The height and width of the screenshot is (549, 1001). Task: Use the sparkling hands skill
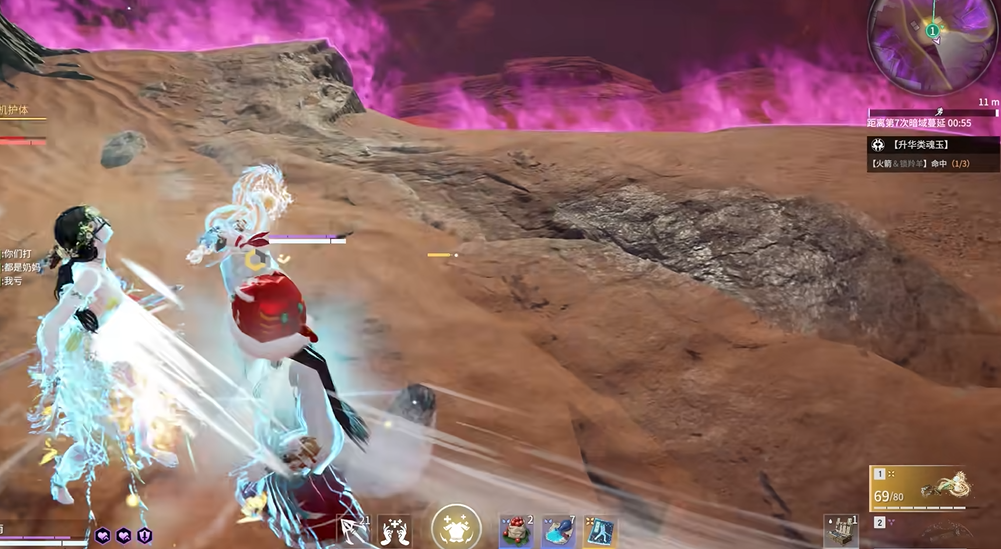pyautogui.click(x=394, y=530)
